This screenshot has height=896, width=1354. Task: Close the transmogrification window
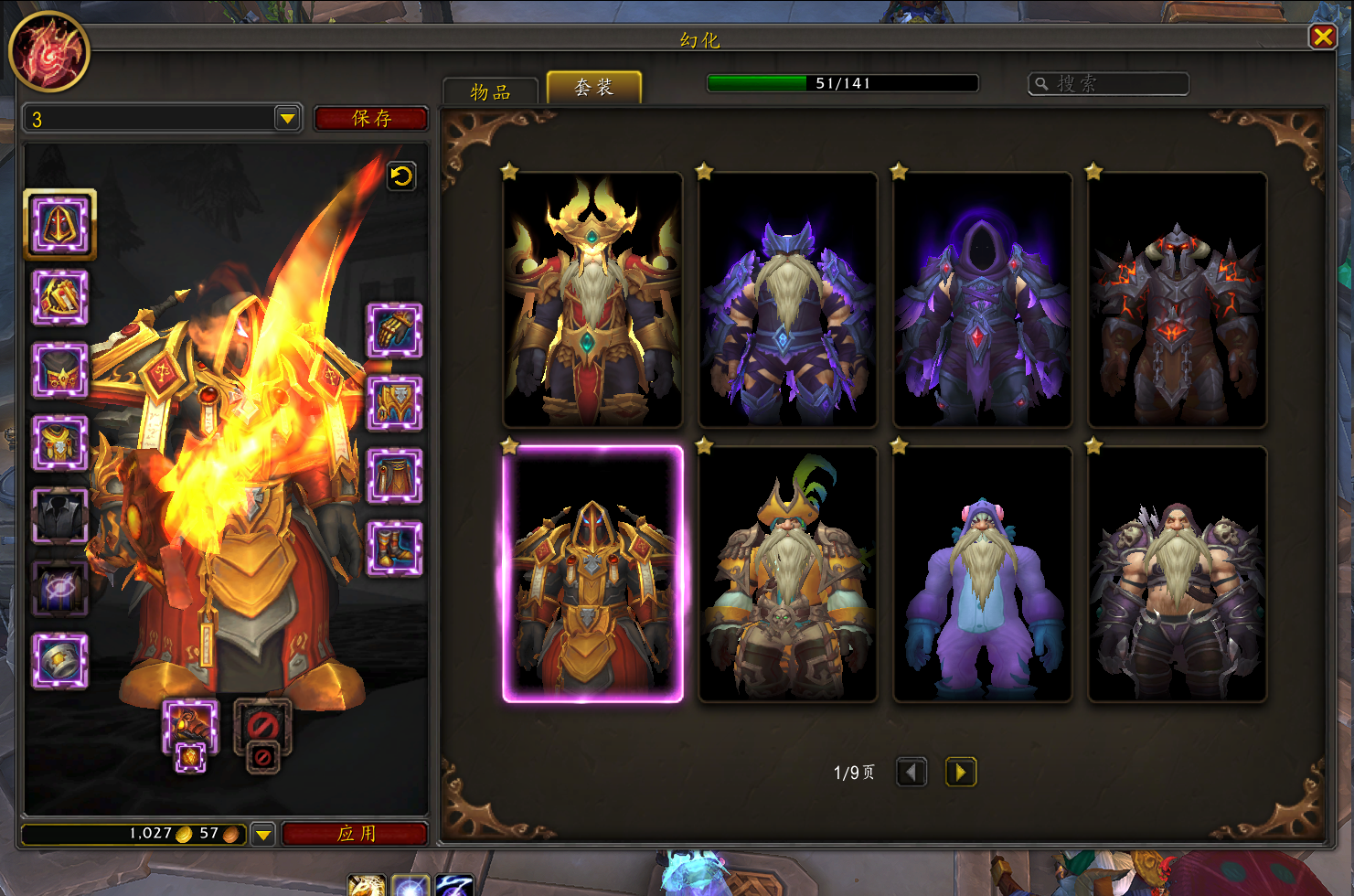point(1322,37)
